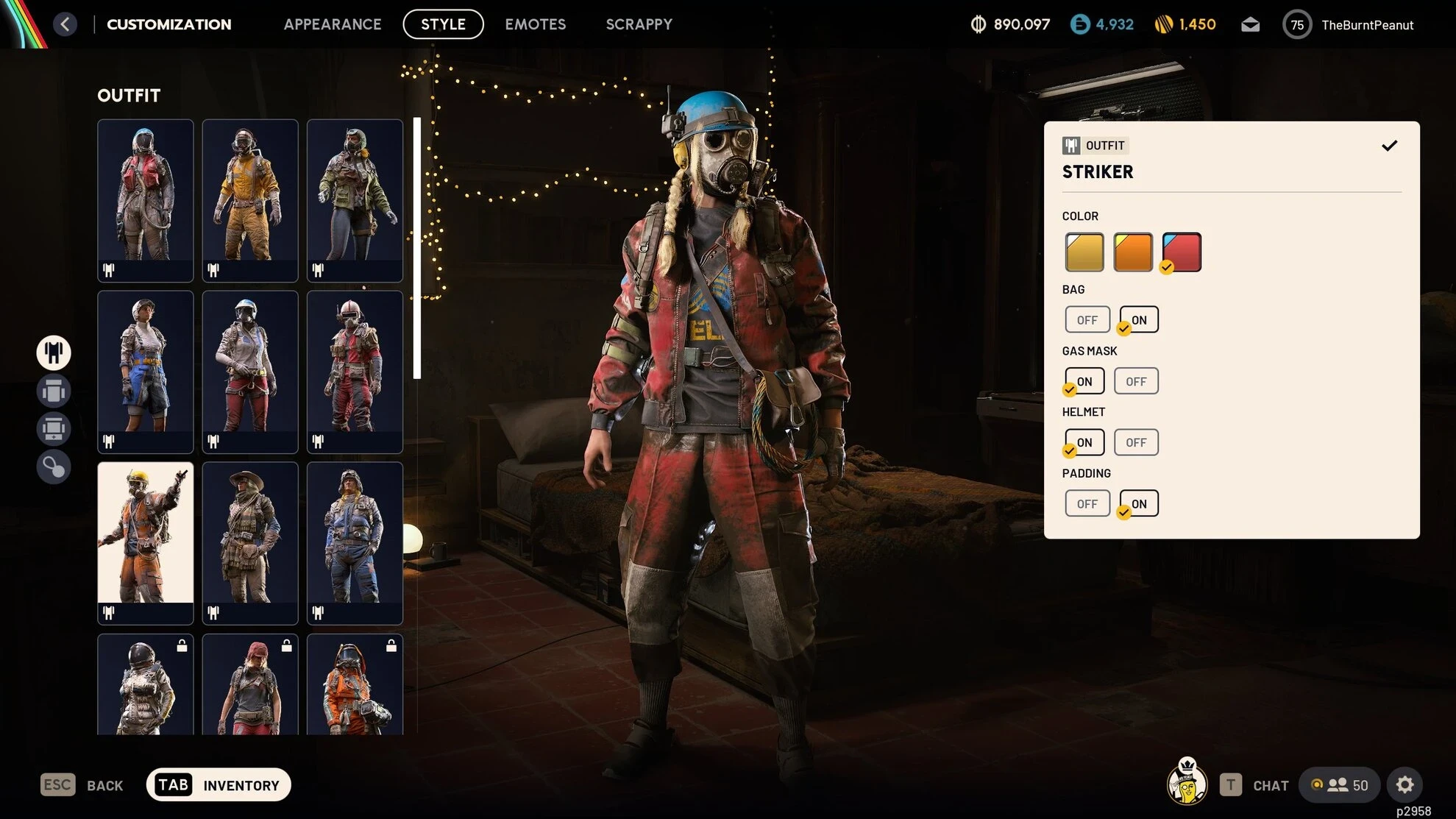This screenshot has width=1456, height=819.
Task: Turn the Gas Mask off
Action: coord(1135,381)
